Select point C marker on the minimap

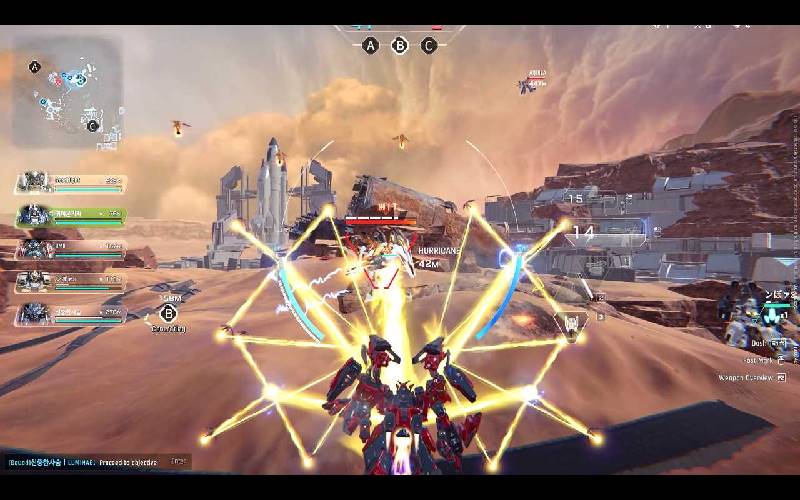point(92,125)
